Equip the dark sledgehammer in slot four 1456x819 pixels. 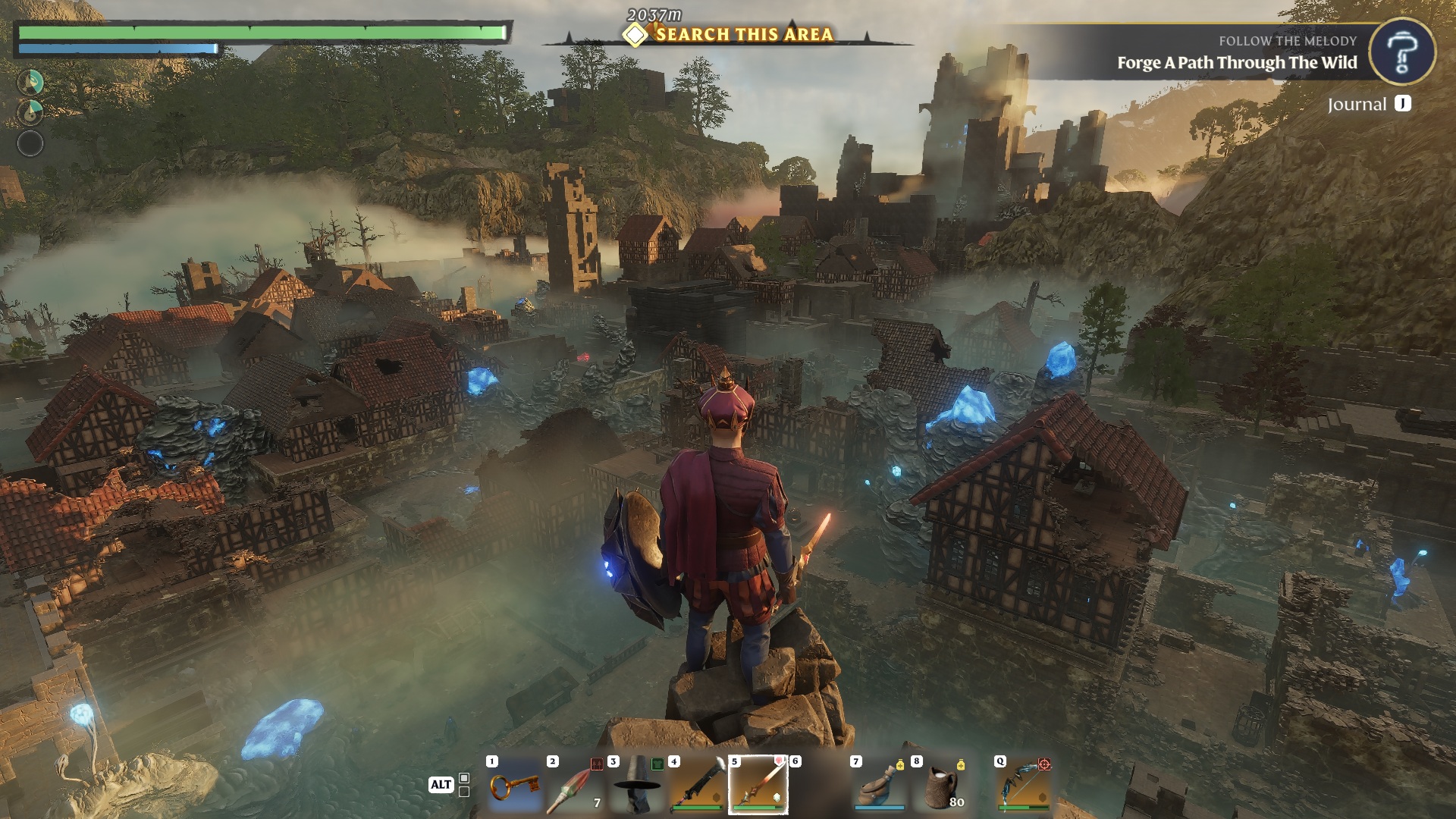coord(697,786)
